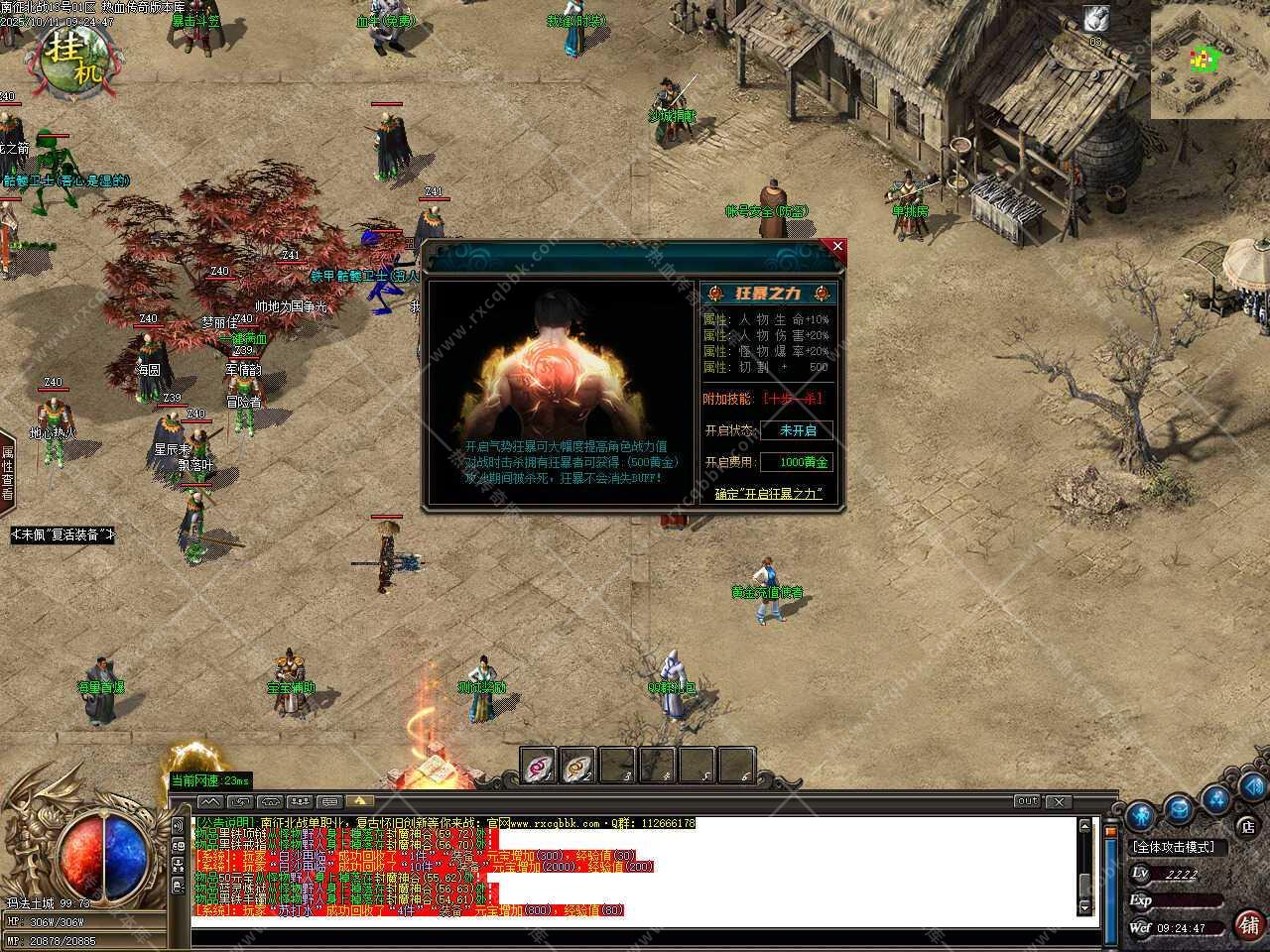Use the first hotbar item slot
1270x952 pixels.
tap(540, 766)
